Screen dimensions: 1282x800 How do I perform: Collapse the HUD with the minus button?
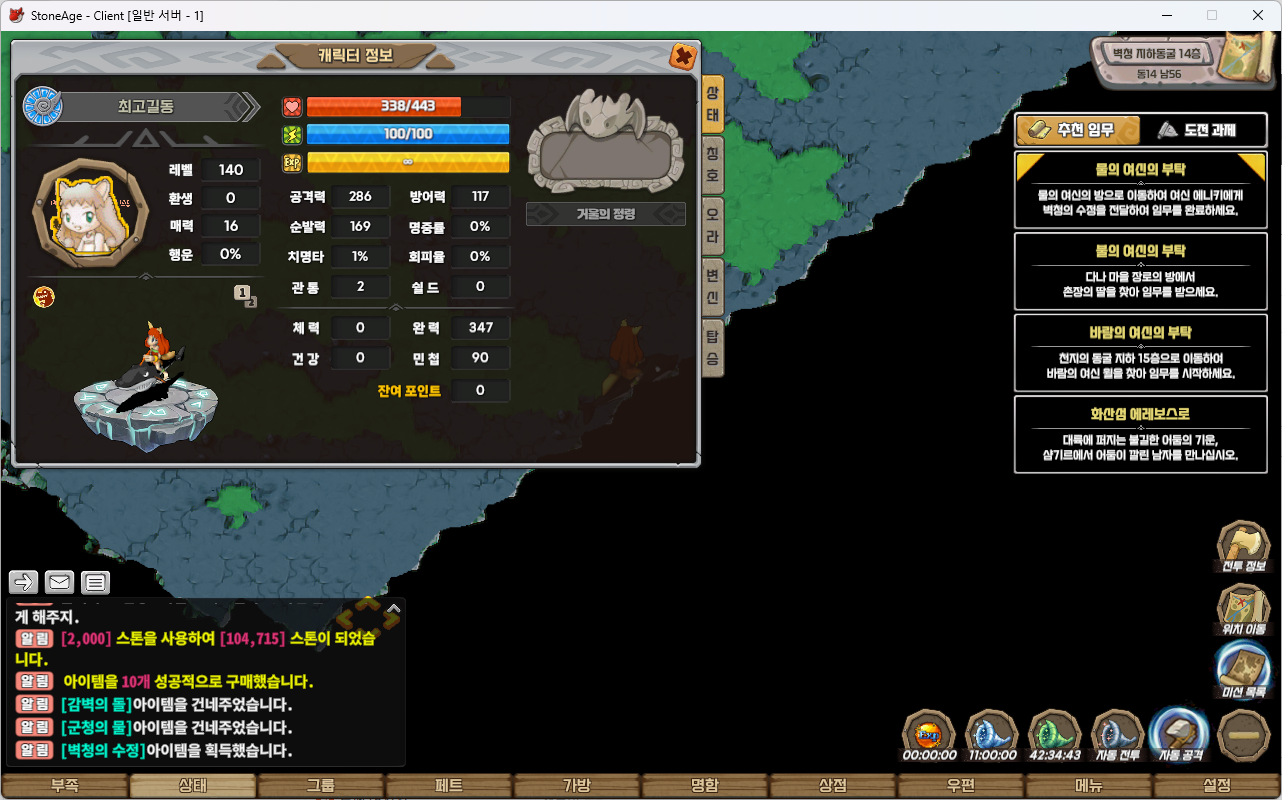[1244, 734]
